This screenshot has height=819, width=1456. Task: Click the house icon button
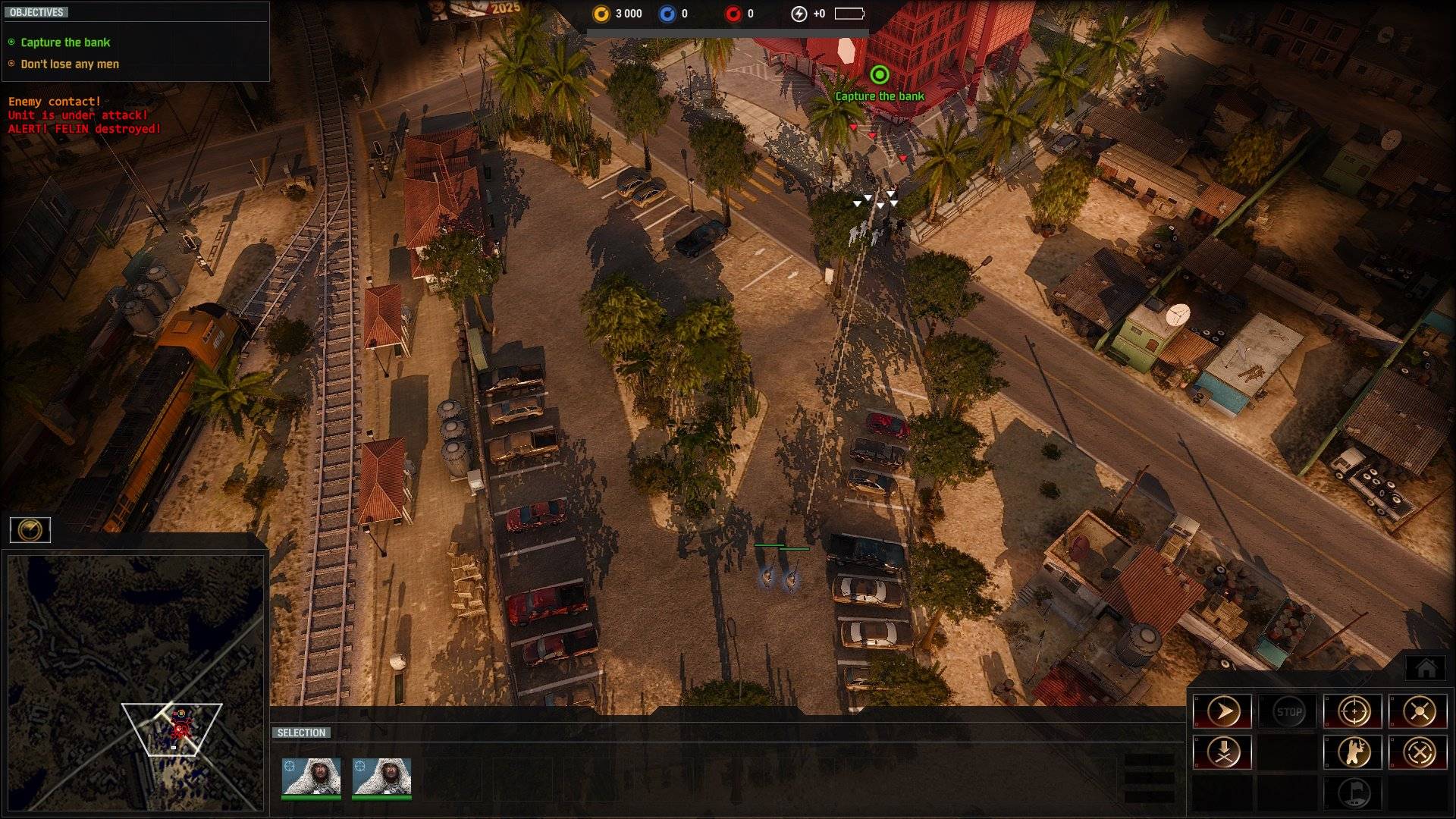pyautogui.click(x=1426, y=668)
